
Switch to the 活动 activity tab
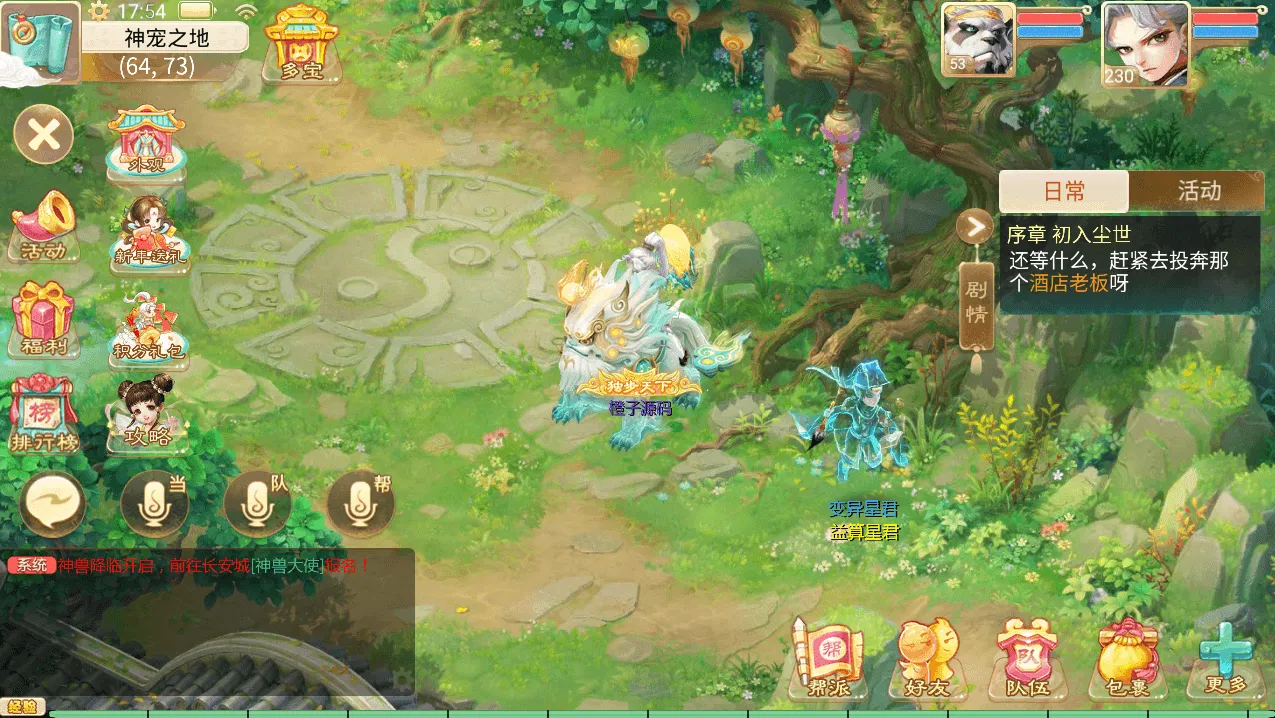click(1198, 191)
